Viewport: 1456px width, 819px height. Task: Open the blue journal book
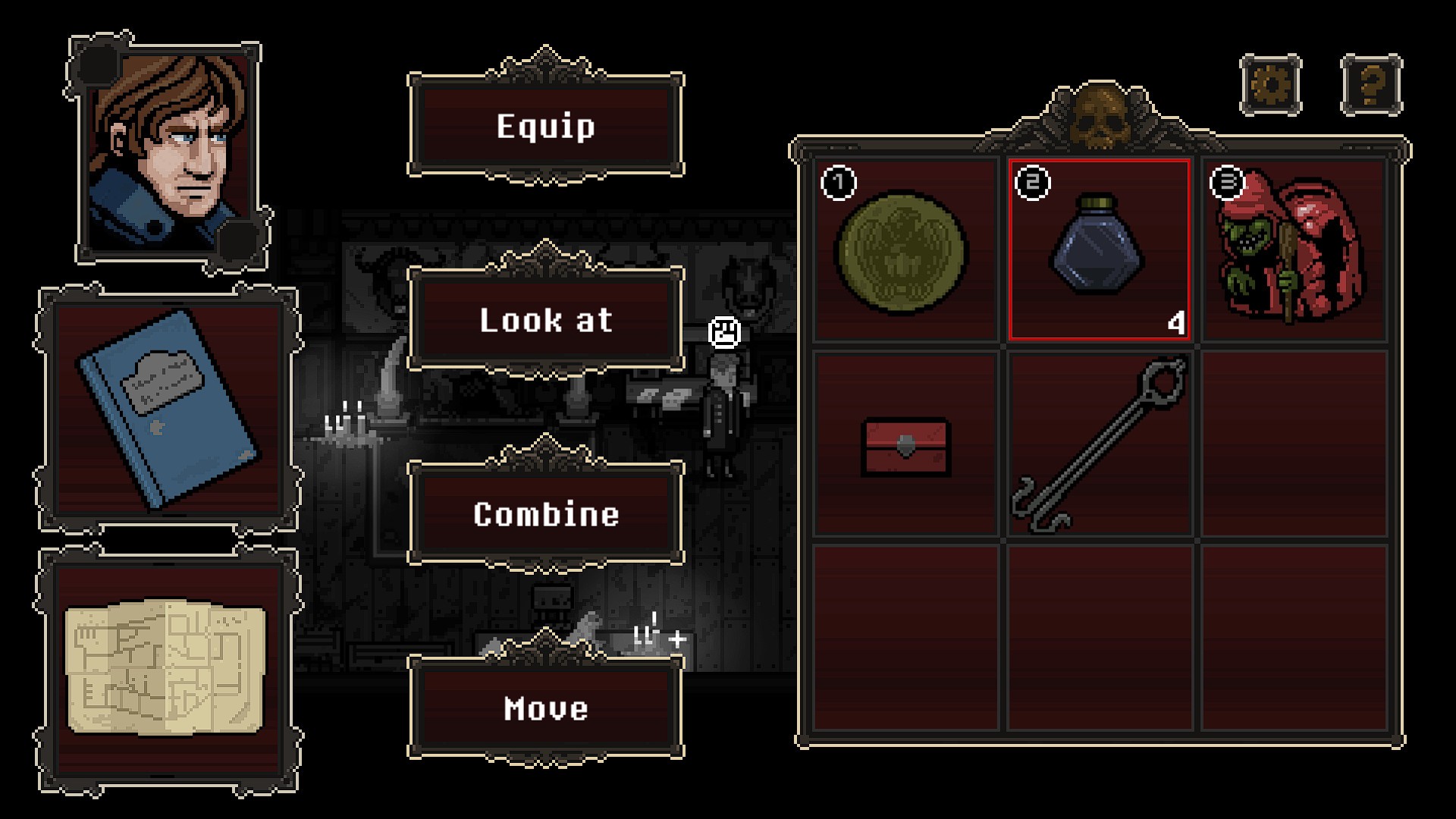pyautogui.click(x=167, y=409)
